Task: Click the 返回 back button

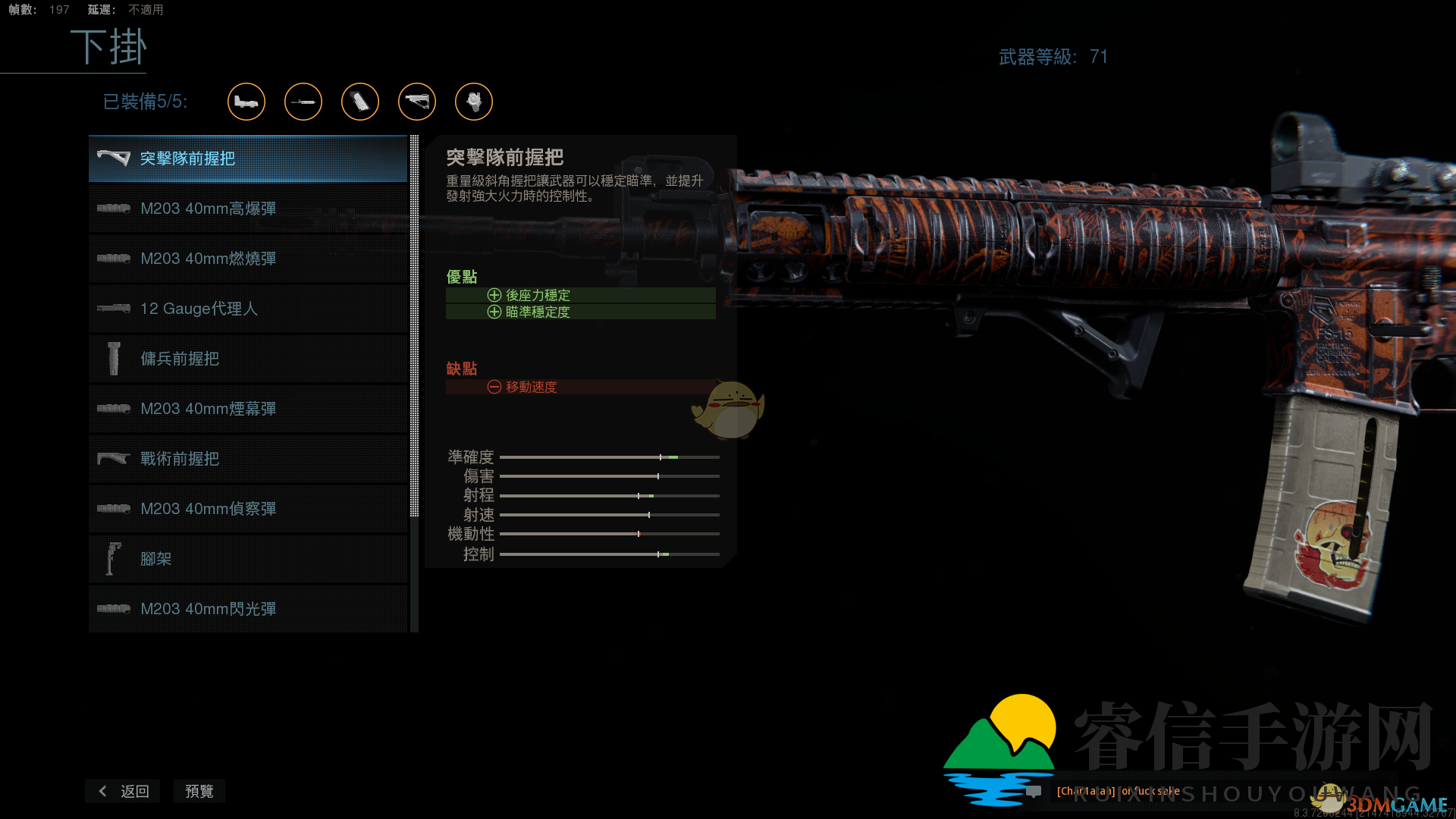Action: point(124,791)
